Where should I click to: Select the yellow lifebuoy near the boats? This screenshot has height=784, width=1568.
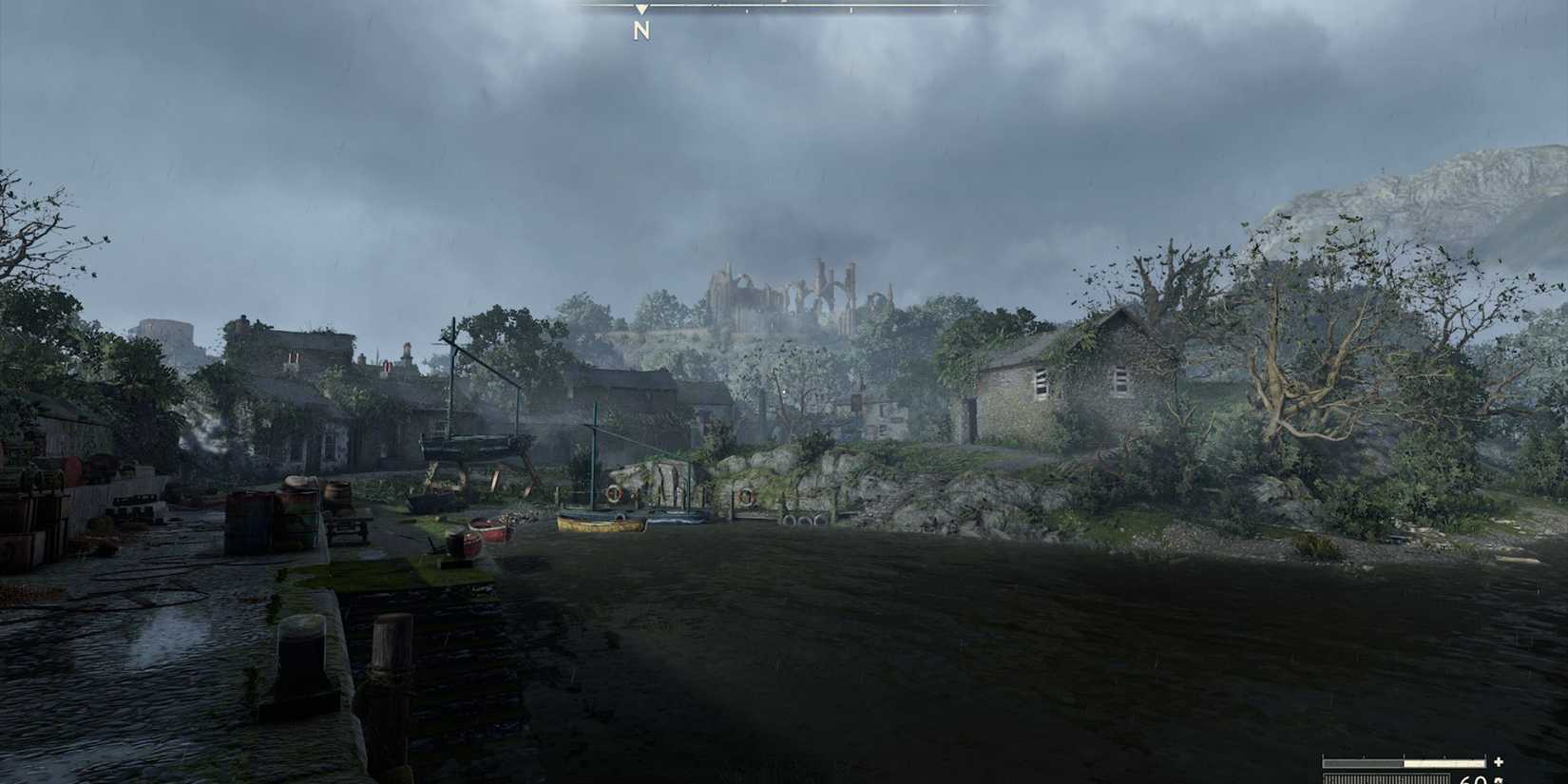click(x=614, y=494)
